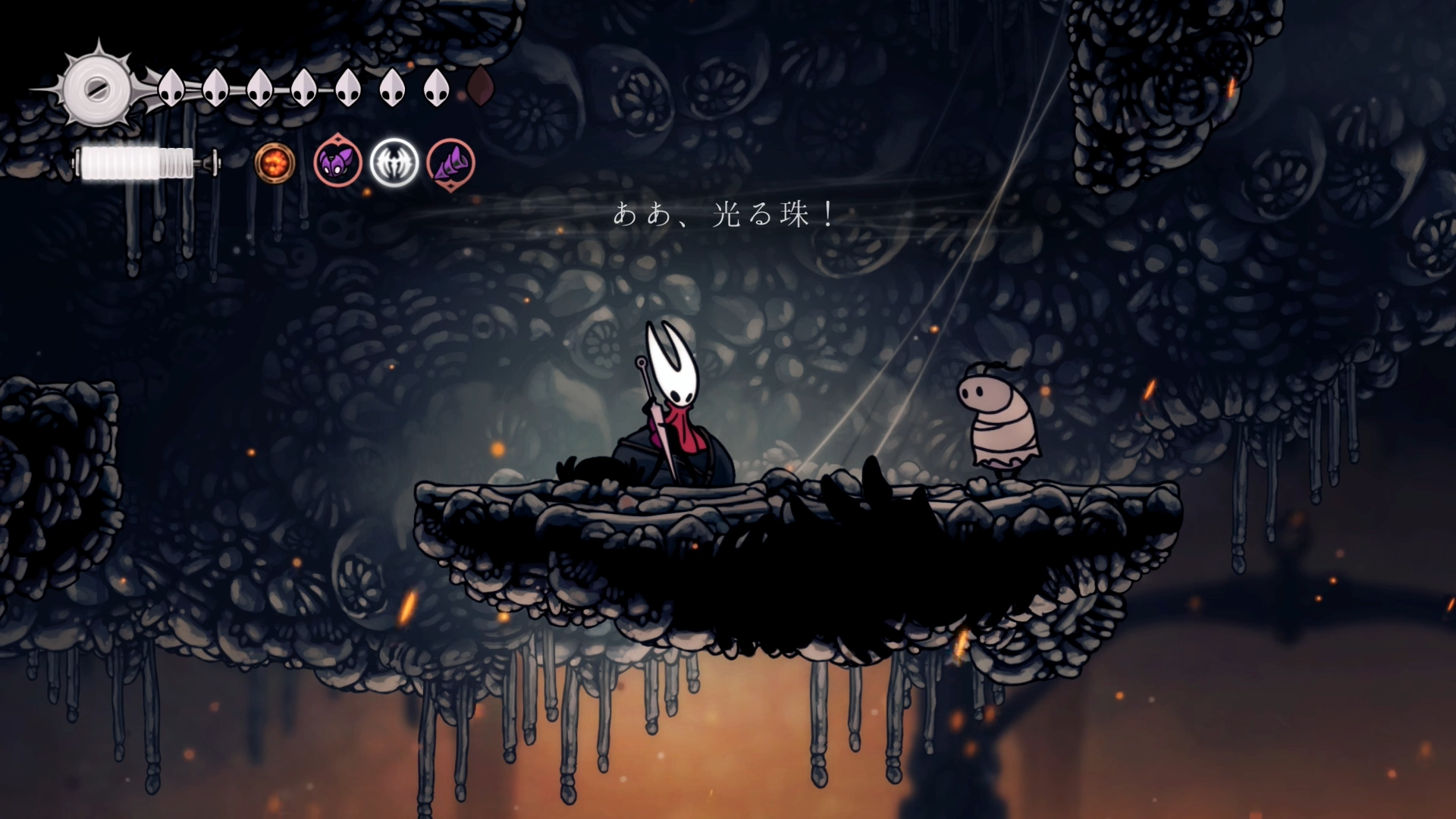Use the white spider silk skill icon
Viewport: 1456px width, 819px height.
[x=394, y=162]
